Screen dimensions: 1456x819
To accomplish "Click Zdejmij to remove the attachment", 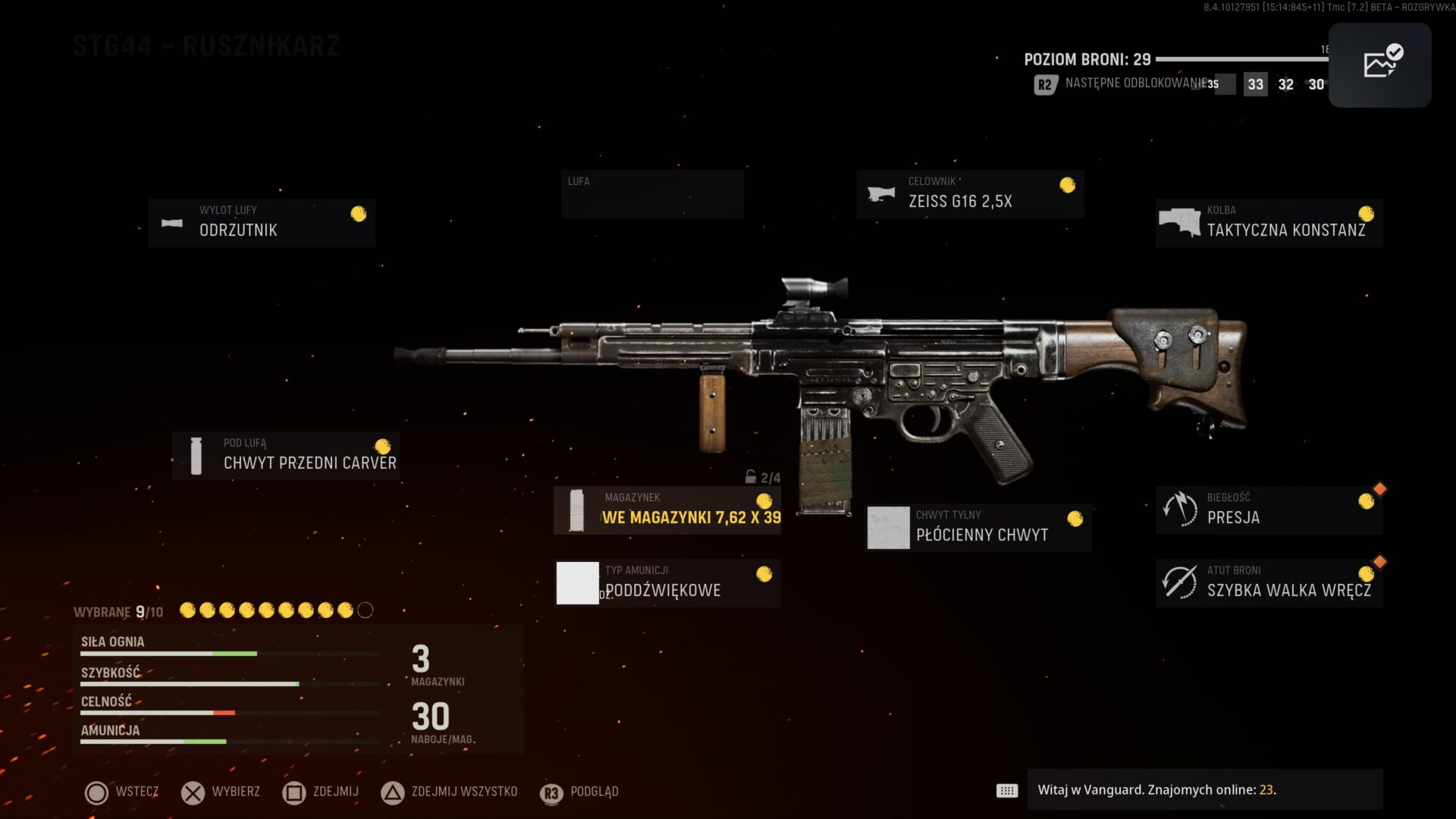I will (321, 792).
